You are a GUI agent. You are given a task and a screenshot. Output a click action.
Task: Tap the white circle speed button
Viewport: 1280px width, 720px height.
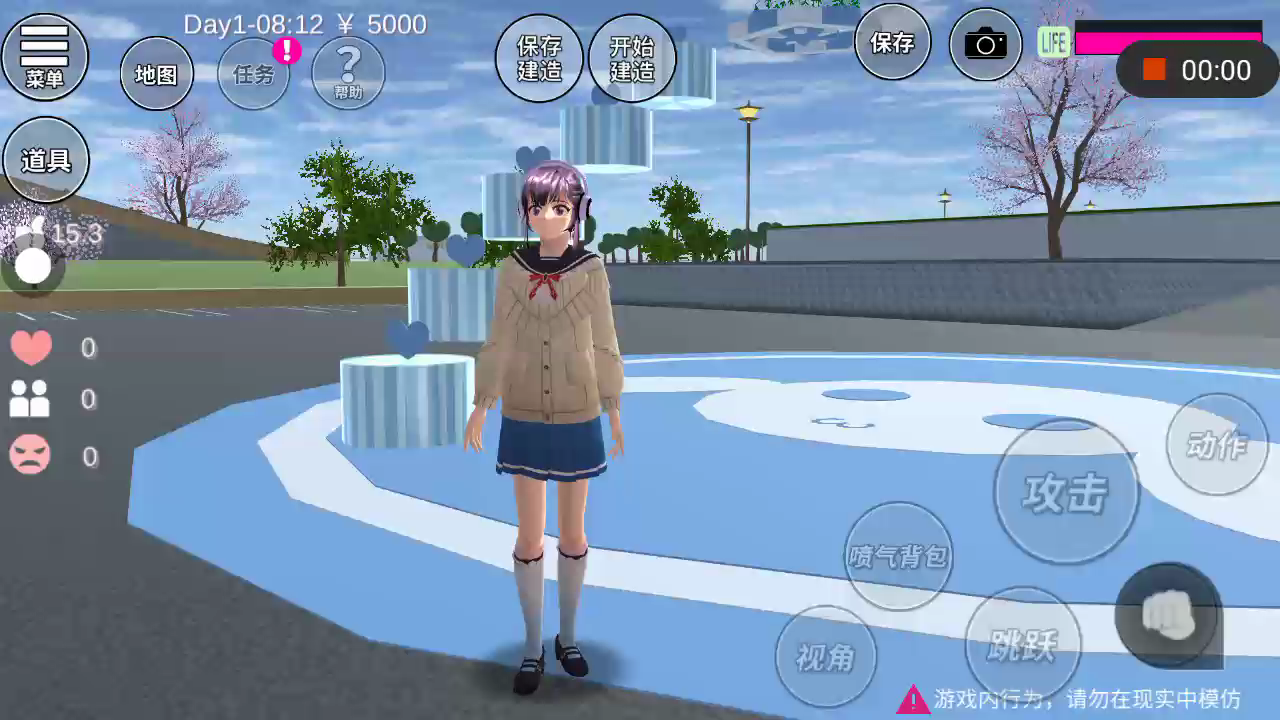click(33, 266)
